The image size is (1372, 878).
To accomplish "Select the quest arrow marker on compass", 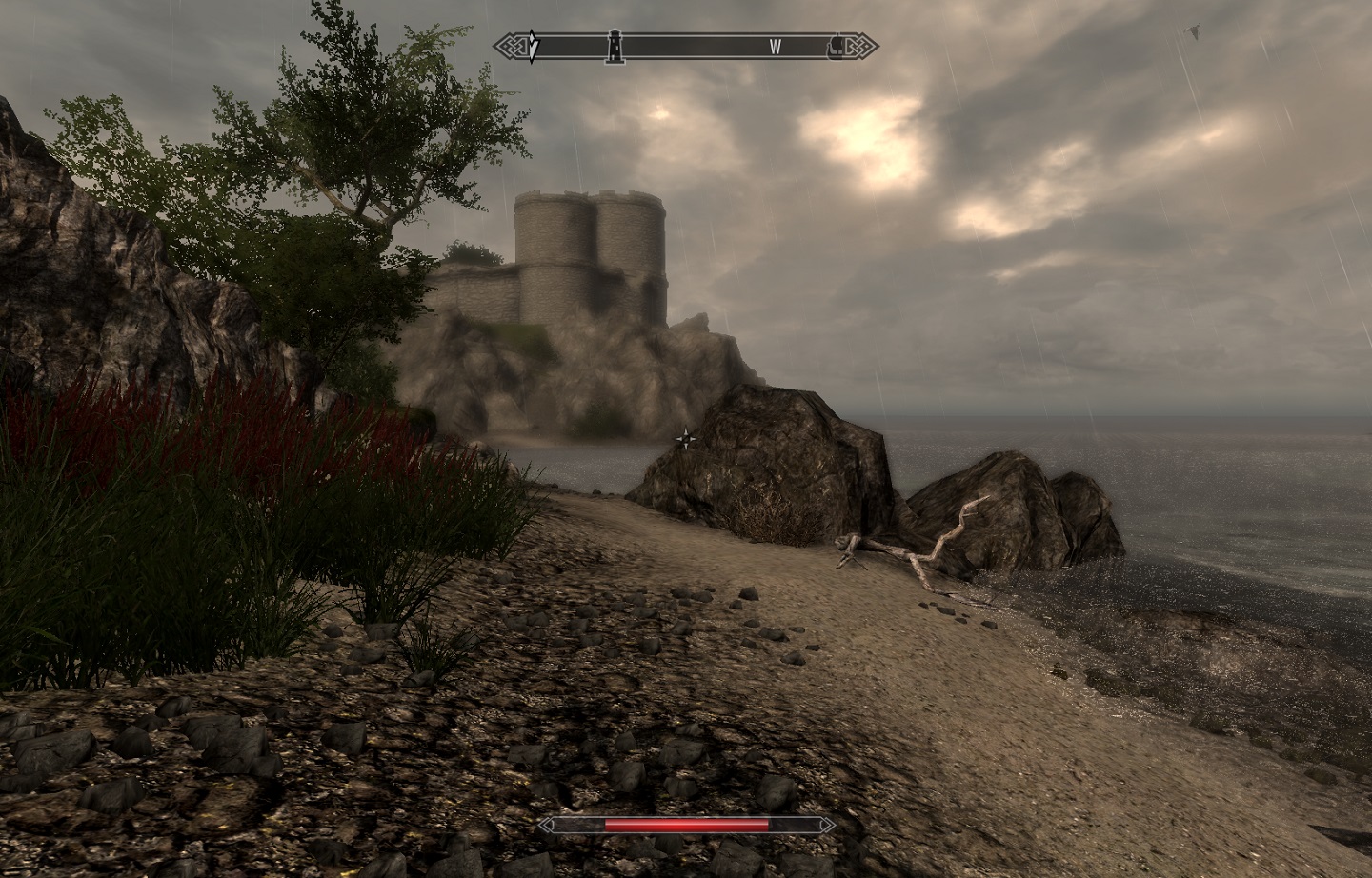I will point(534,46).
